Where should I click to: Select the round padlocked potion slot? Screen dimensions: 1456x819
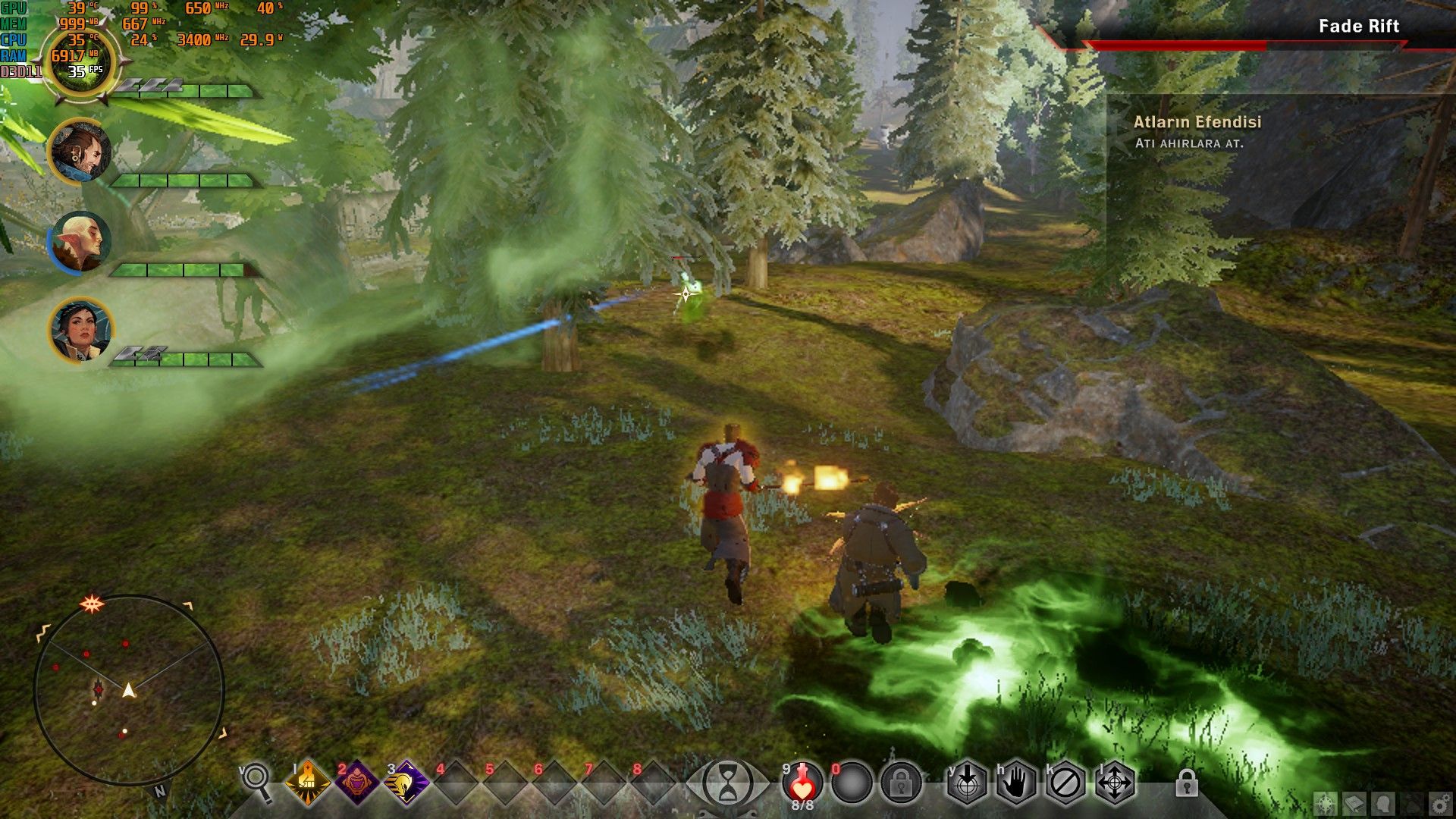point(901,783)
